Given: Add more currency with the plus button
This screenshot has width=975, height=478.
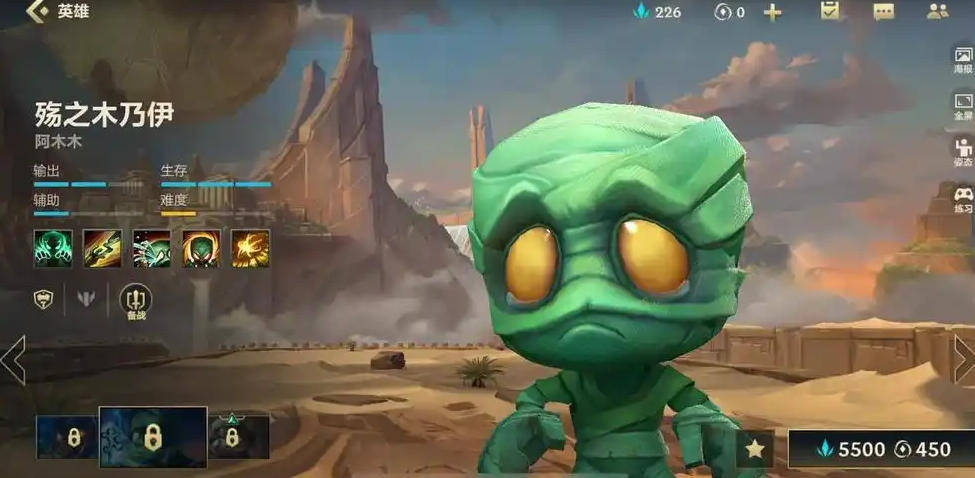Looking at the screenshot, I should click(772, 12).
